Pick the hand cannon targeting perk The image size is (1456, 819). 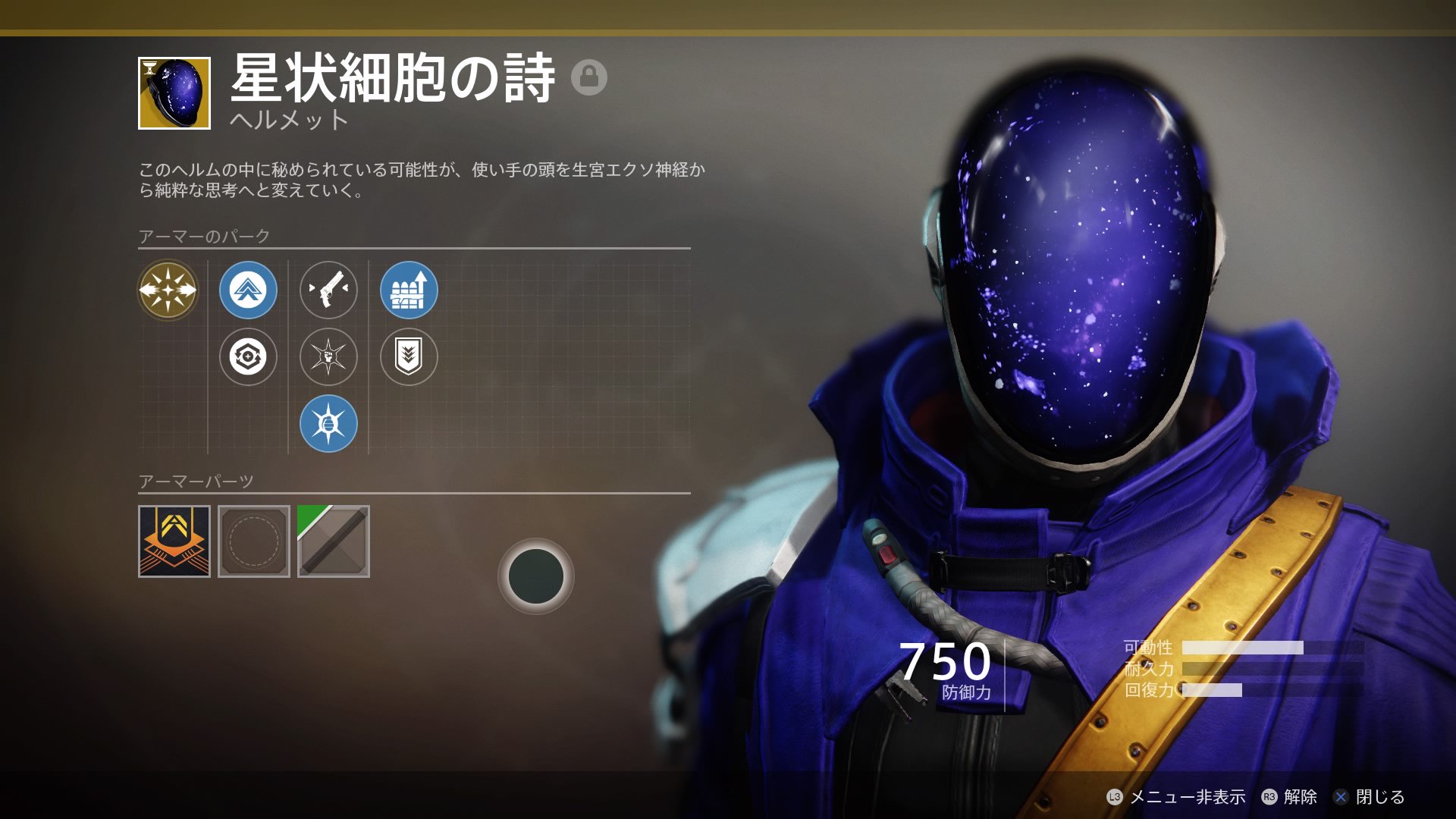328,290
